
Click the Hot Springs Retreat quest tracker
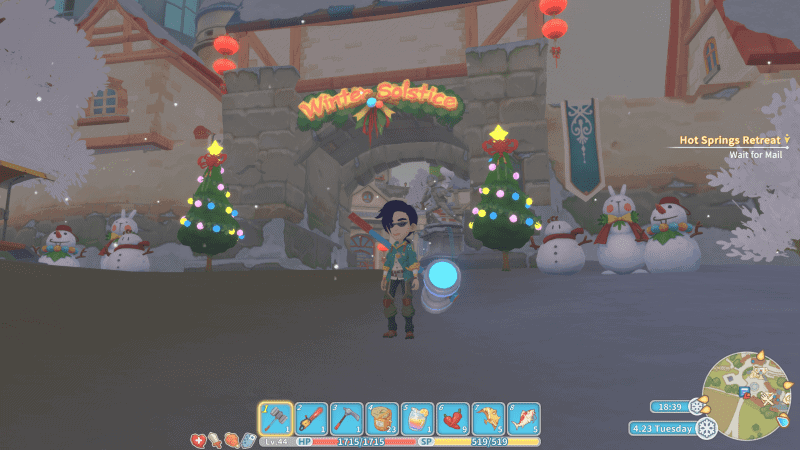(727, 141)
